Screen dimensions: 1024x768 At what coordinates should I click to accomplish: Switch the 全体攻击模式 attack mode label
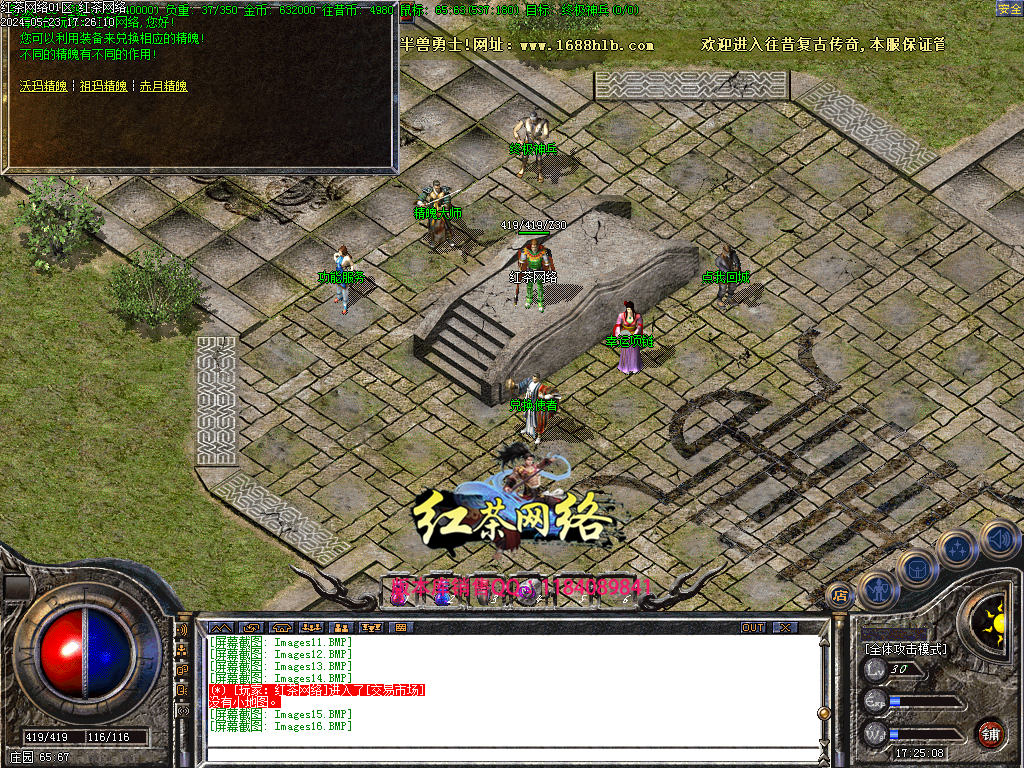click(x=905, y=648)
